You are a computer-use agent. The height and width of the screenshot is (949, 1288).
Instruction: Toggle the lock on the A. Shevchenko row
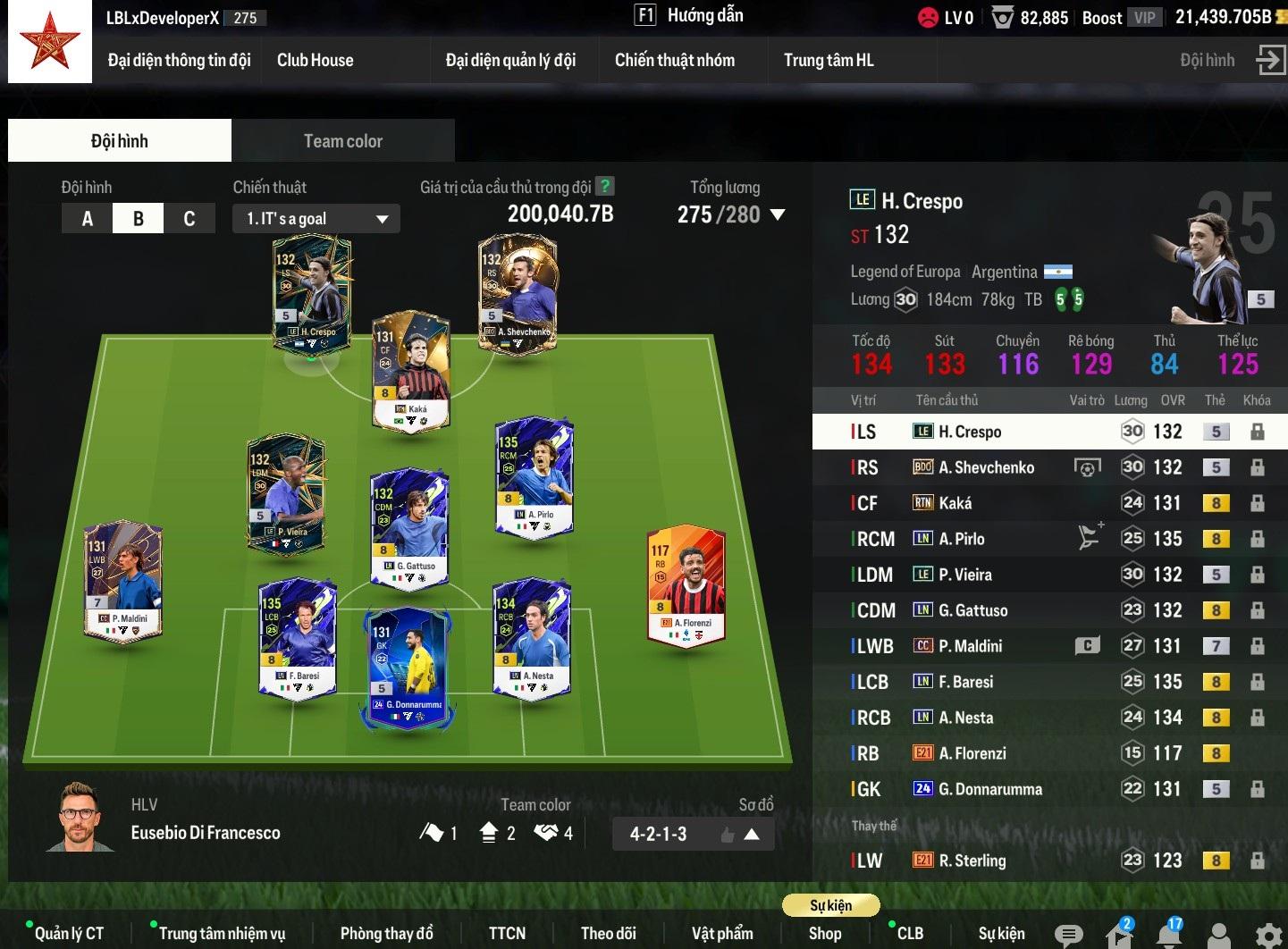(1257, 467)
